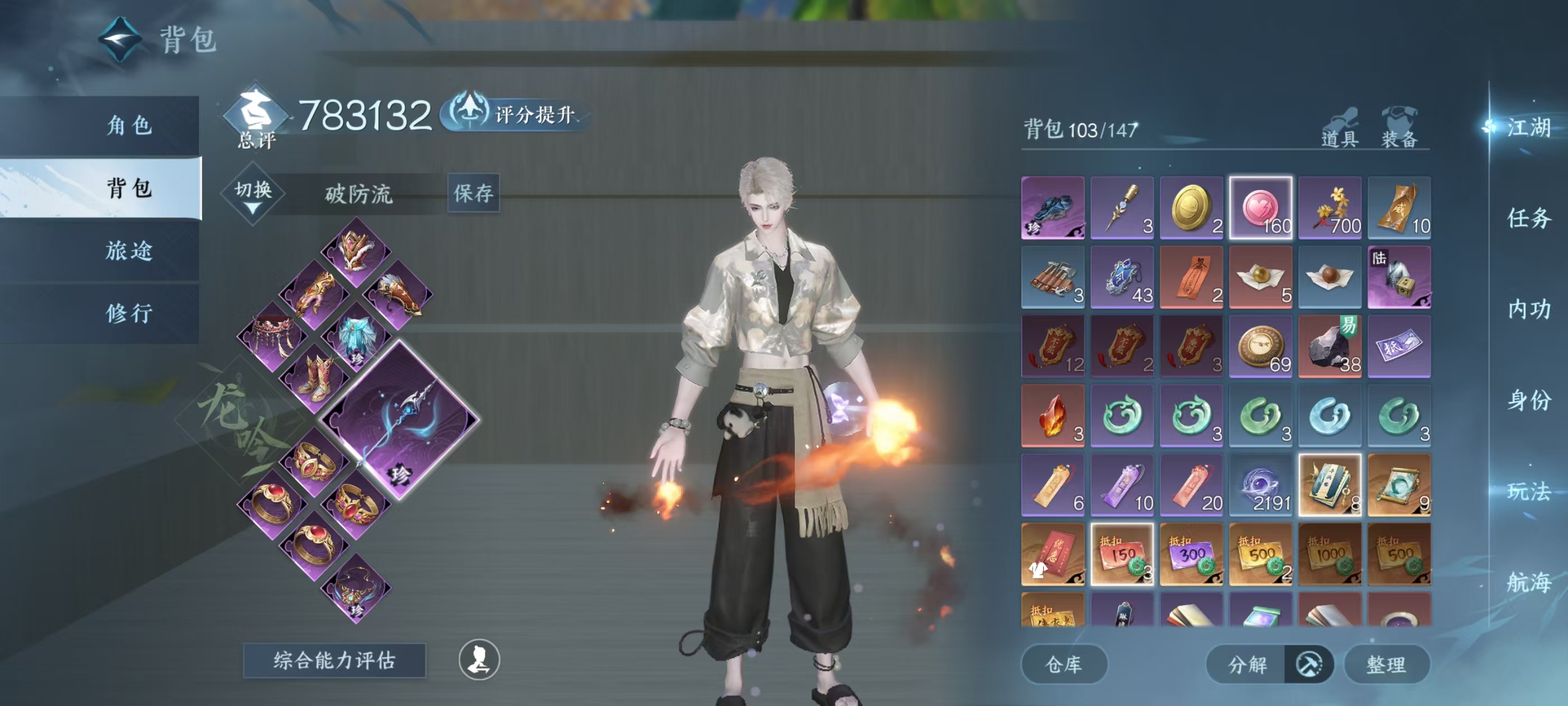Open the 江湖 side menu
1568x706 pixels.
1528,127
